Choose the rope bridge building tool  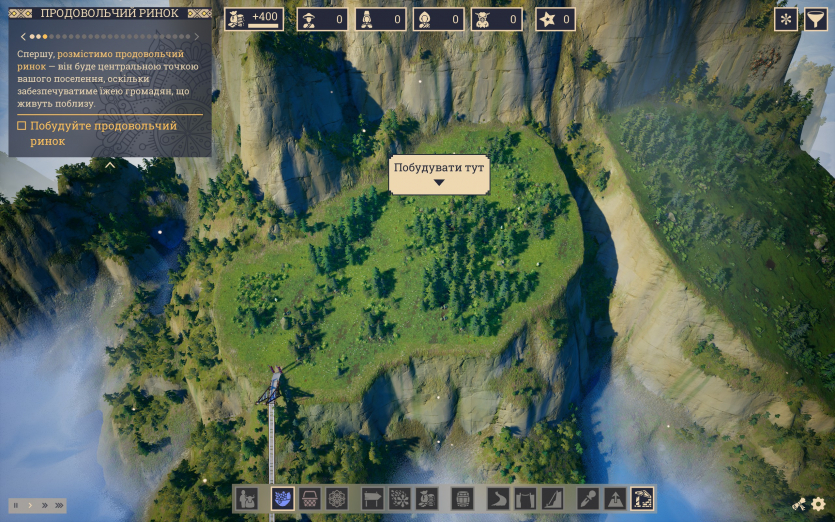point(525,498)
